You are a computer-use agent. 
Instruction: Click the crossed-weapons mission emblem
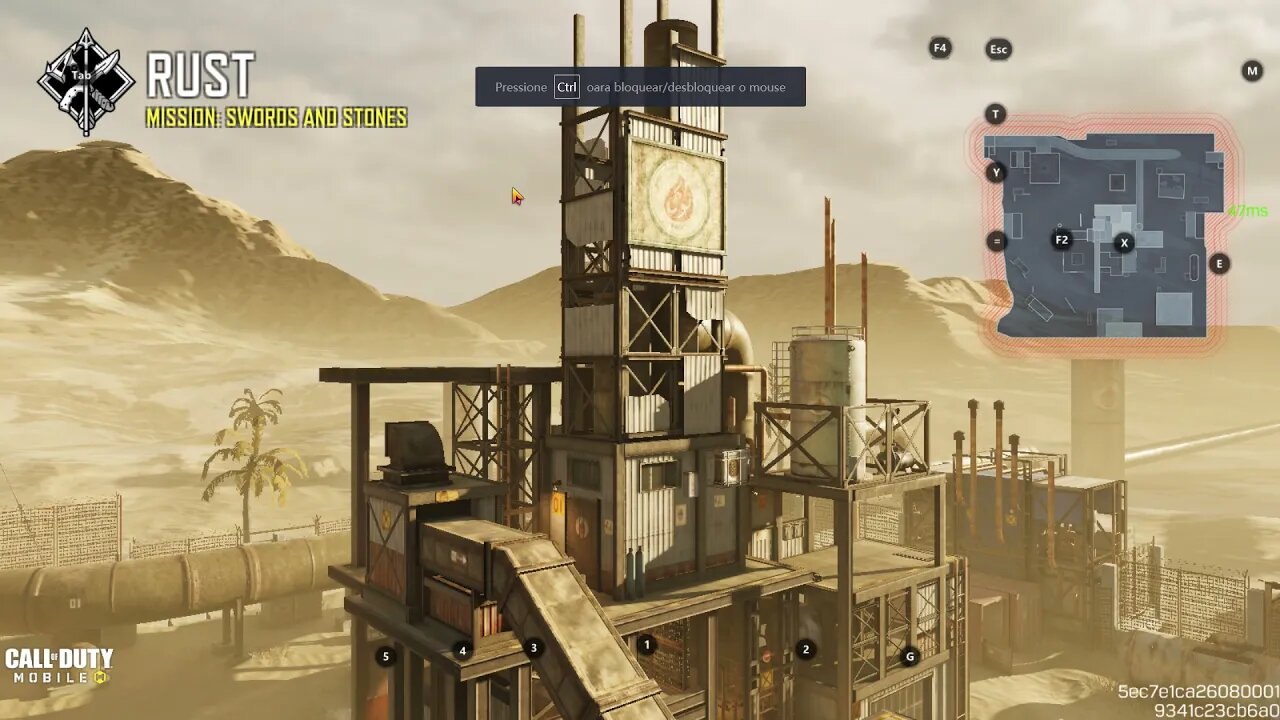[x=86, y=81]
